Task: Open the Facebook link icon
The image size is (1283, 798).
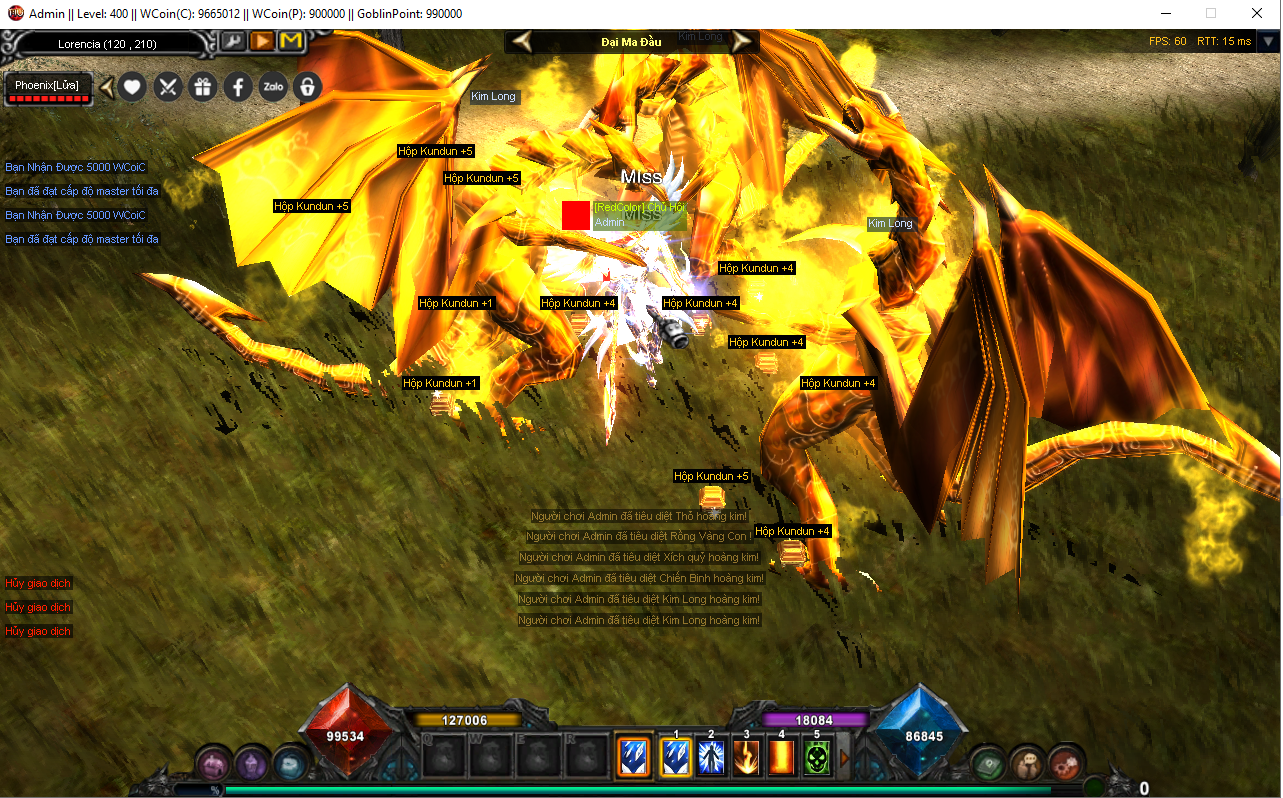Action: [x=238, y=87]
